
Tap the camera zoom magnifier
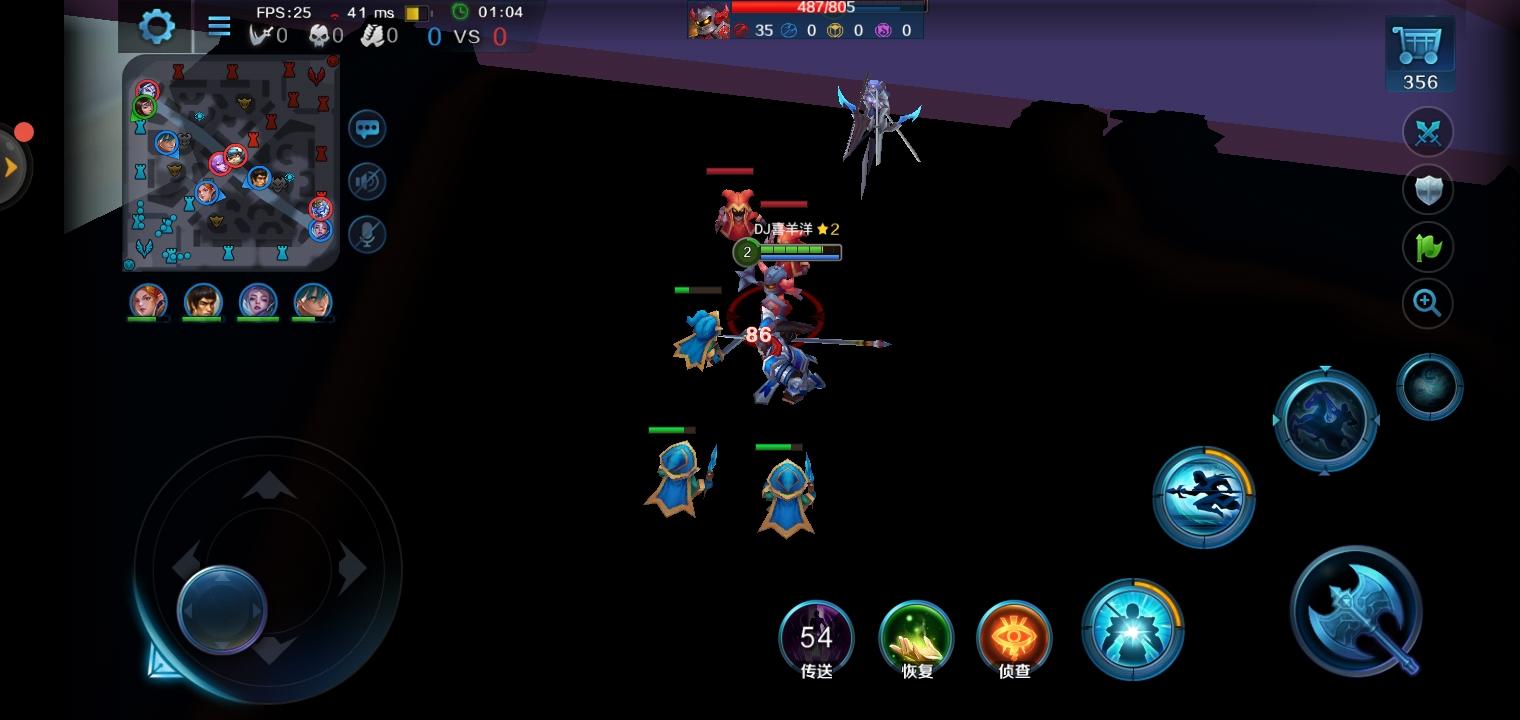(x=1428, y=303)
